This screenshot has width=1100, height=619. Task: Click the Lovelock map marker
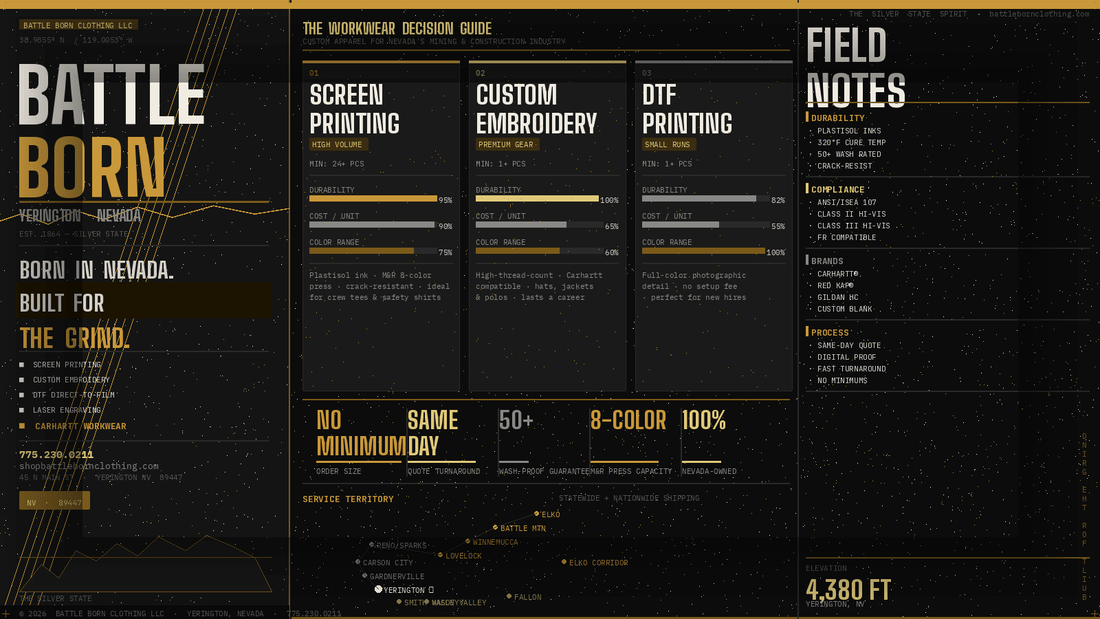click(440, 556)
